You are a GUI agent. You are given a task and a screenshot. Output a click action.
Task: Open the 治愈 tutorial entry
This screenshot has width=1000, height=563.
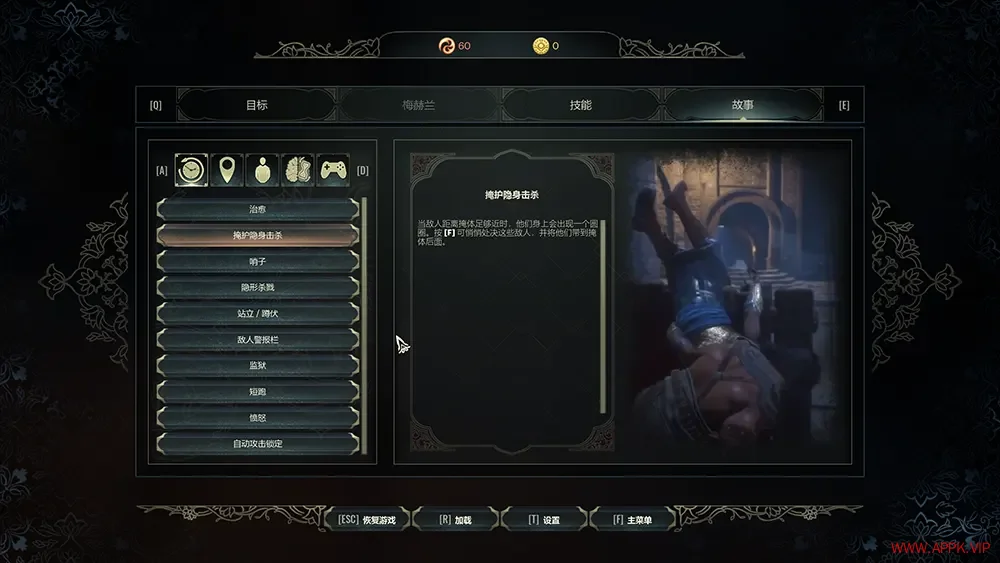(x=257, y=209)
